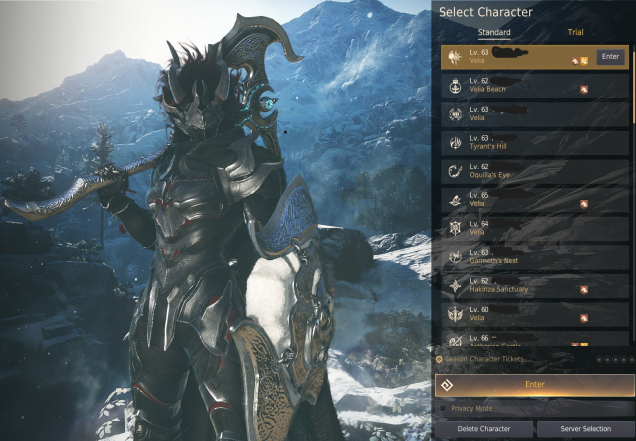Screen dimensions: 636x441
Task: Open the Delete Character option
Action: tap(484, 429)
